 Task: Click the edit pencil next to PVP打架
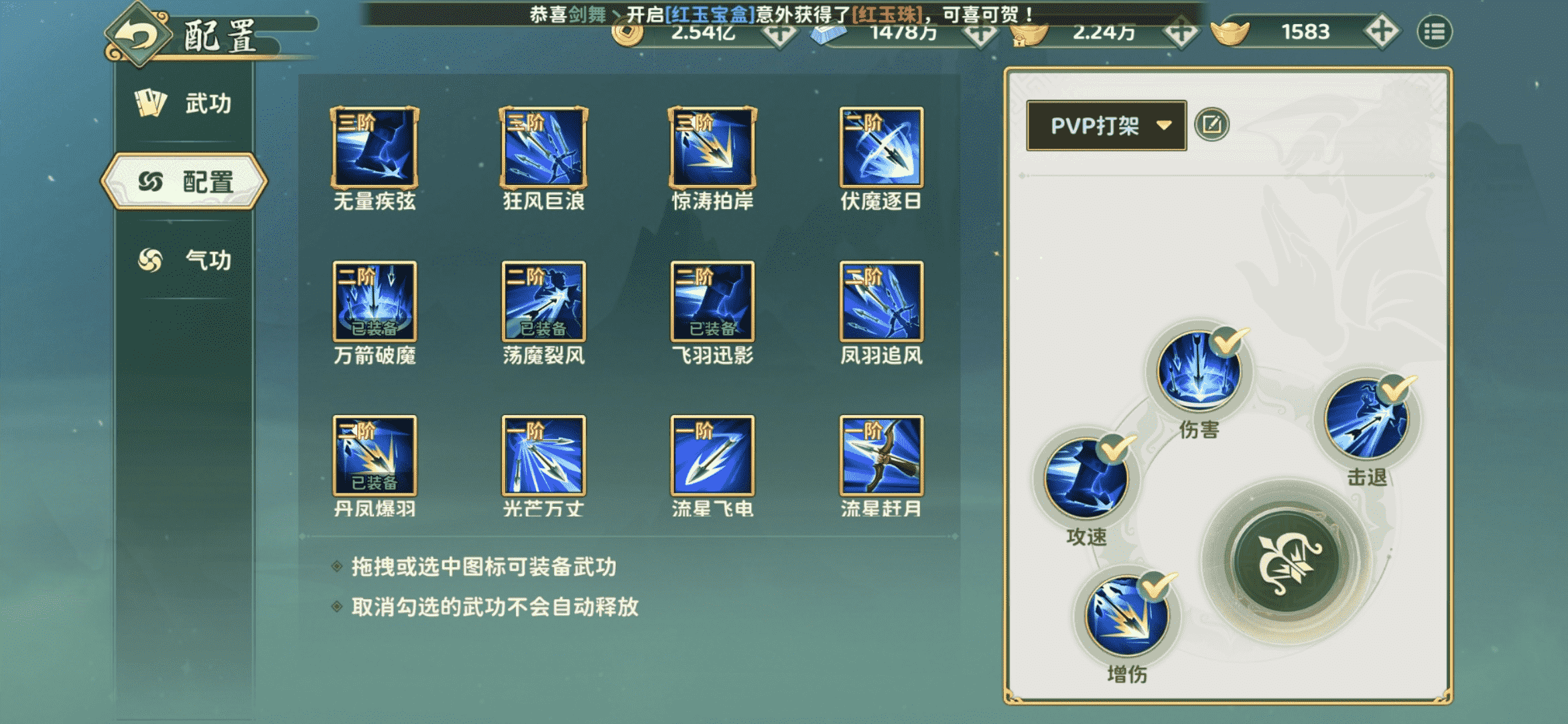coord(1216,124)
